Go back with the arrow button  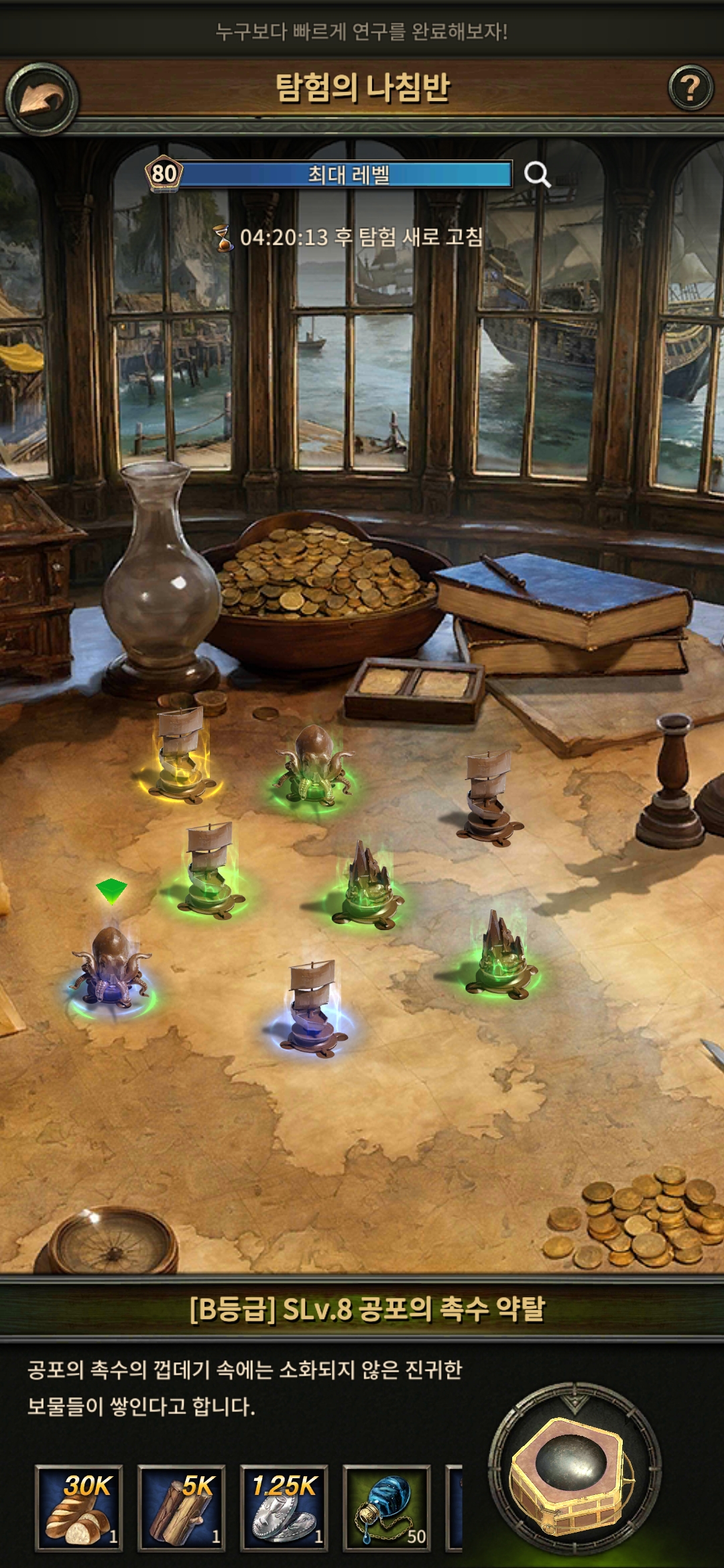pyautogui.click(x=42, y=99)
